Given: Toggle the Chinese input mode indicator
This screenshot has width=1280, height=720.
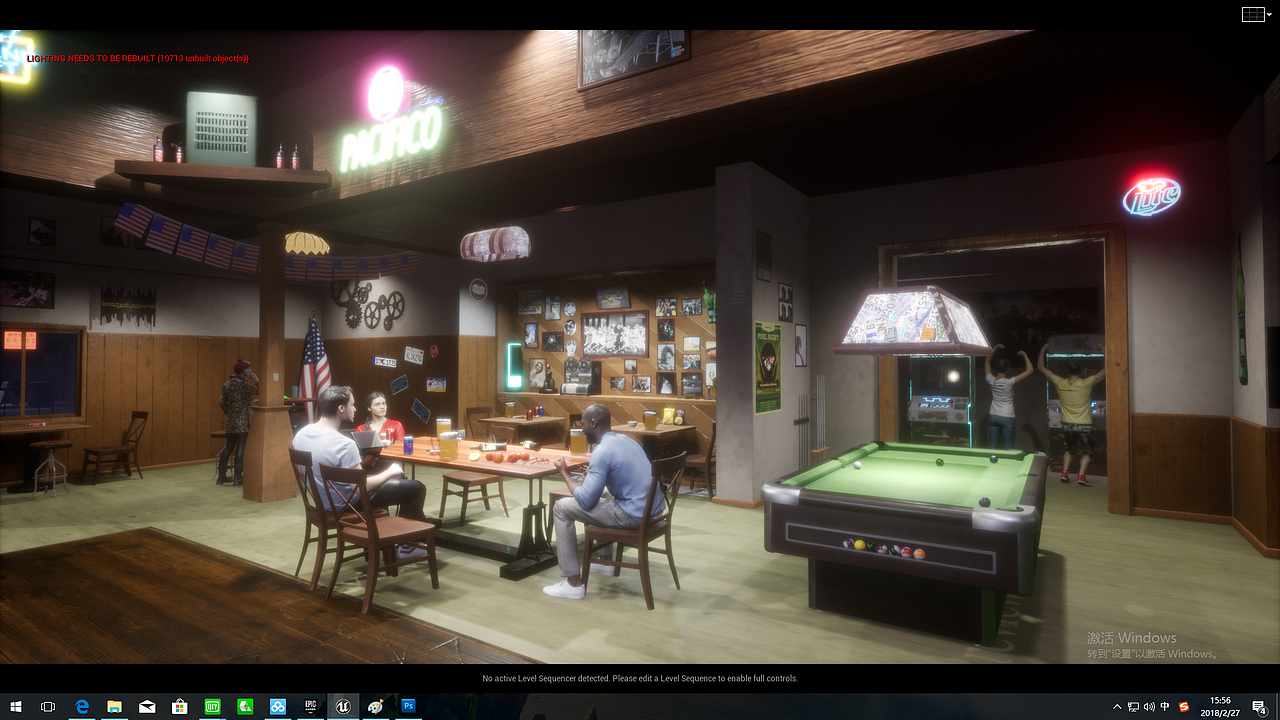Looking at the screenshot, I should pyautogui.click(x=1164, y=706).
